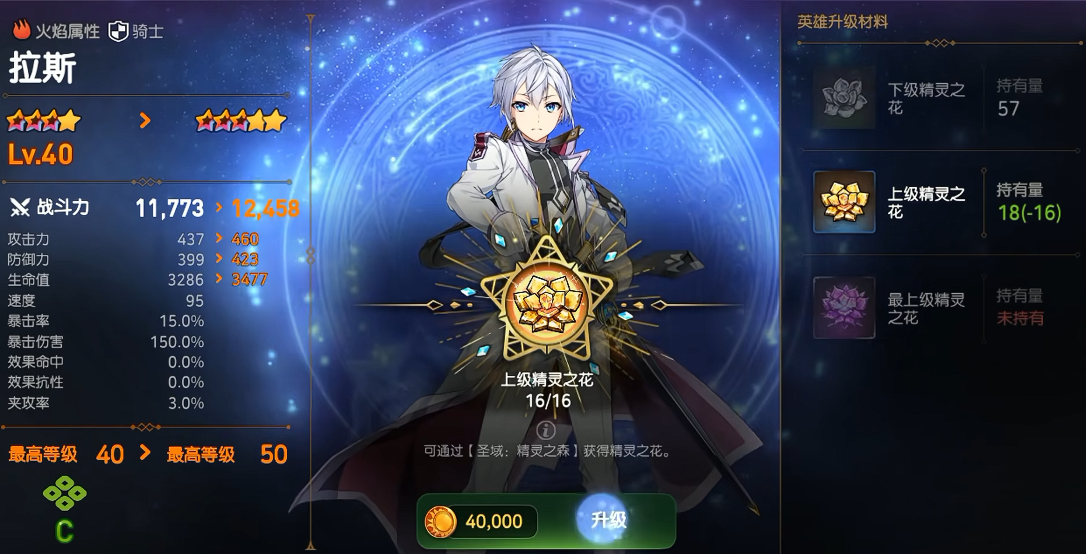Screen dimensions: 1086x554
Task: Click the green clover C emblem
Action: 64,494
